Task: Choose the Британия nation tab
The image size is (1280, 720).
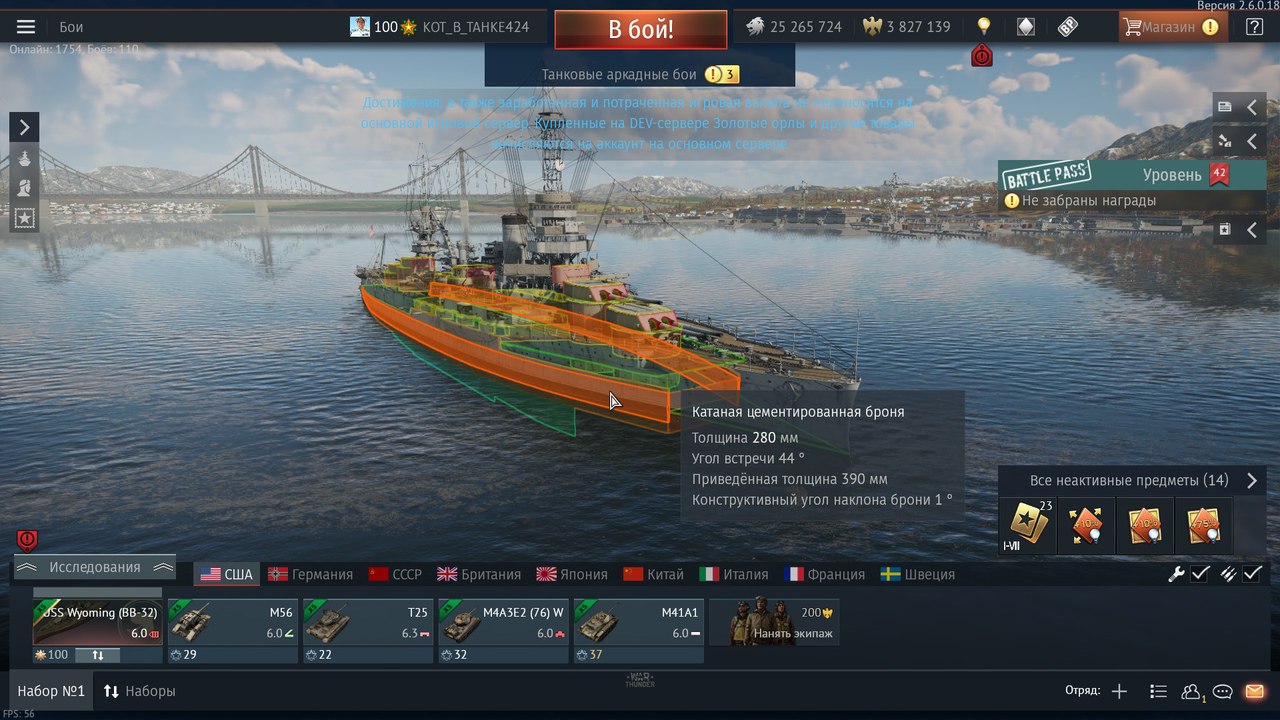Action: [479, 574]
